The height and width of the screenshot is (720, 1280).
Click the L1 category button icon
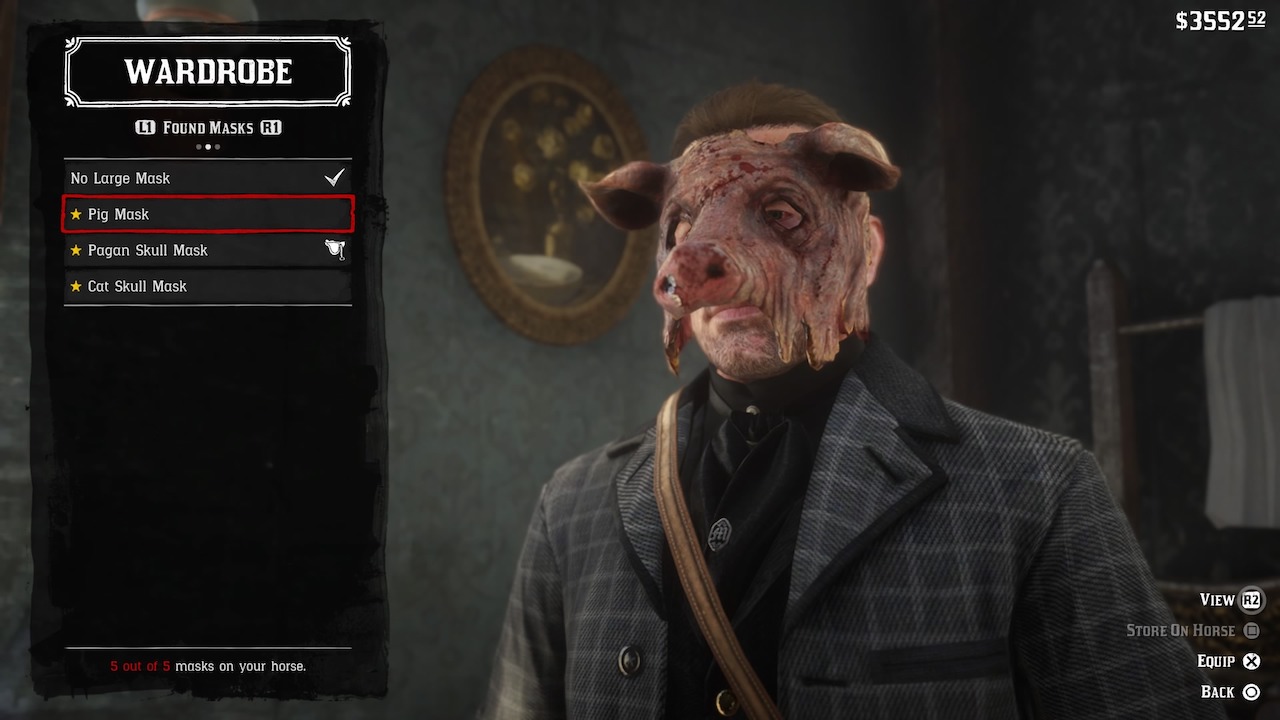(x=146, y=127)
